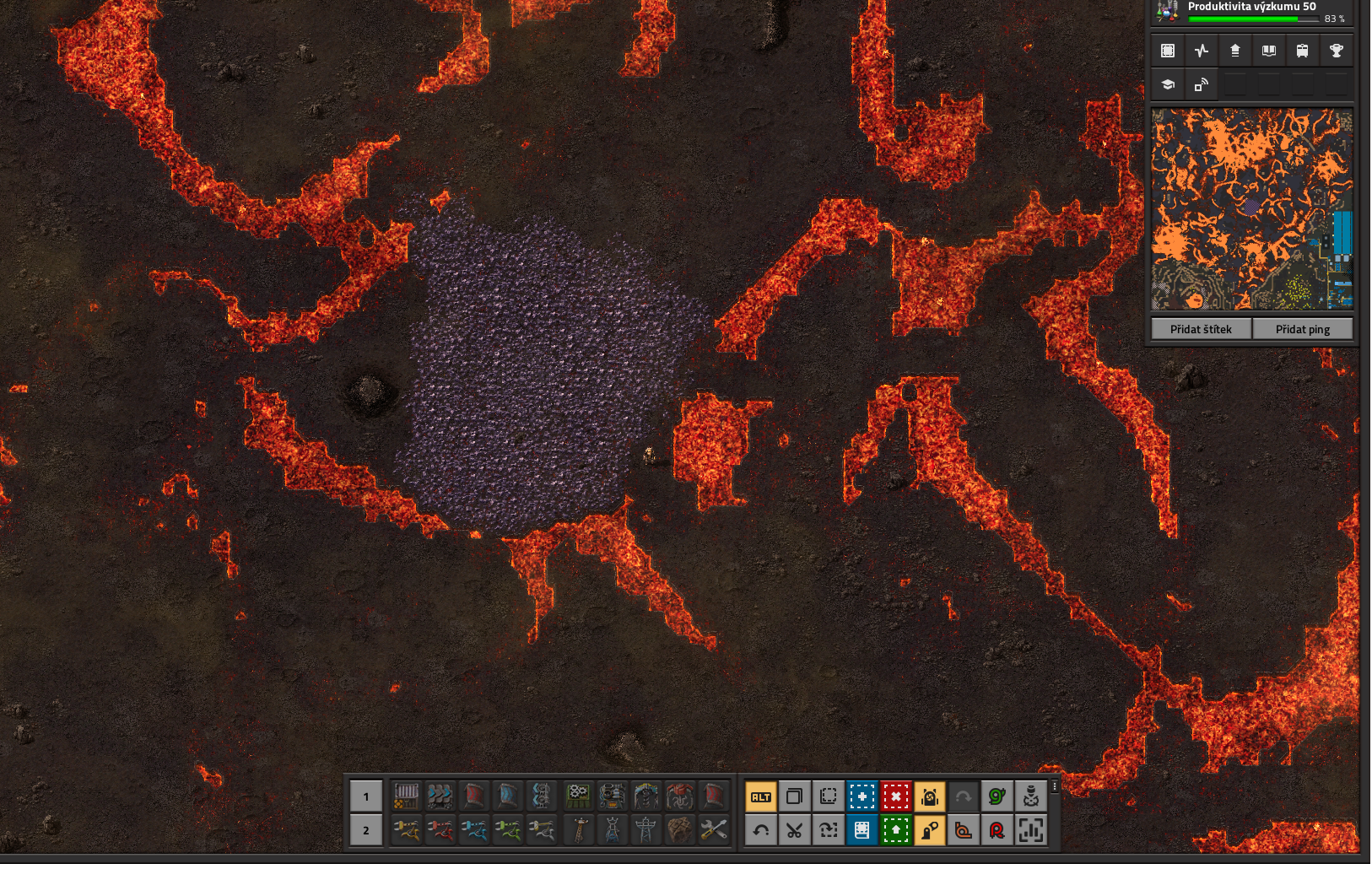1372x869 pixels.
Task: Click the minimap
Action: tap(1252, 208)
